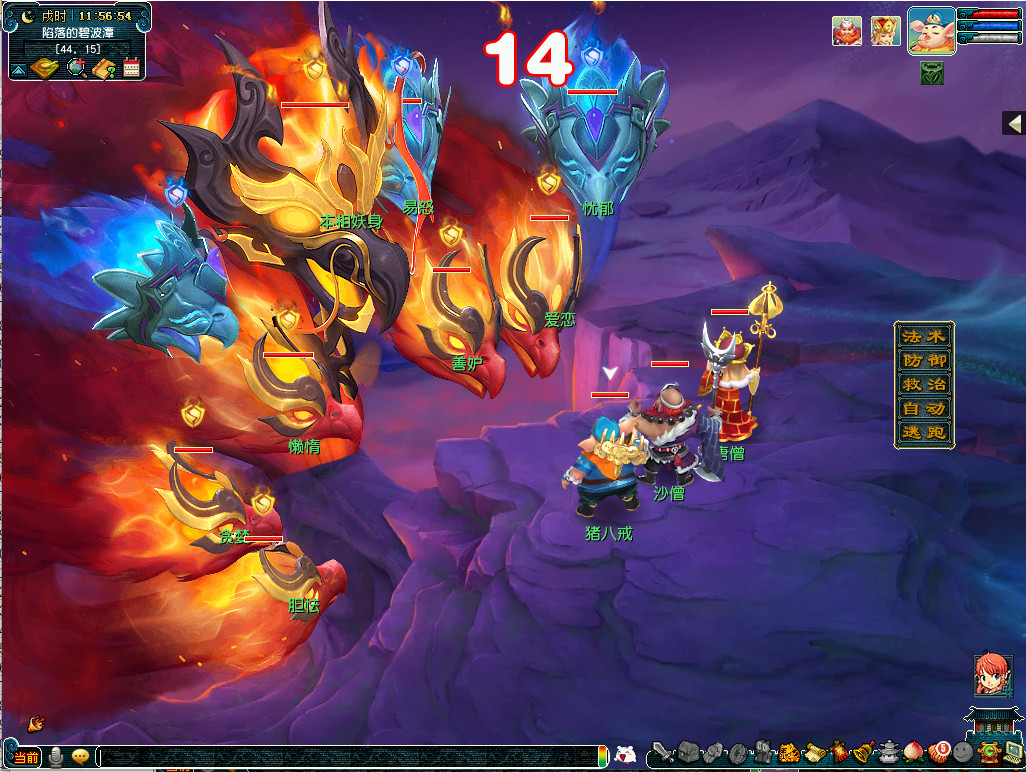Screen dimensions: 1026x772
Task: Enable 自动 auto-battle
Action: pos(923,409)
